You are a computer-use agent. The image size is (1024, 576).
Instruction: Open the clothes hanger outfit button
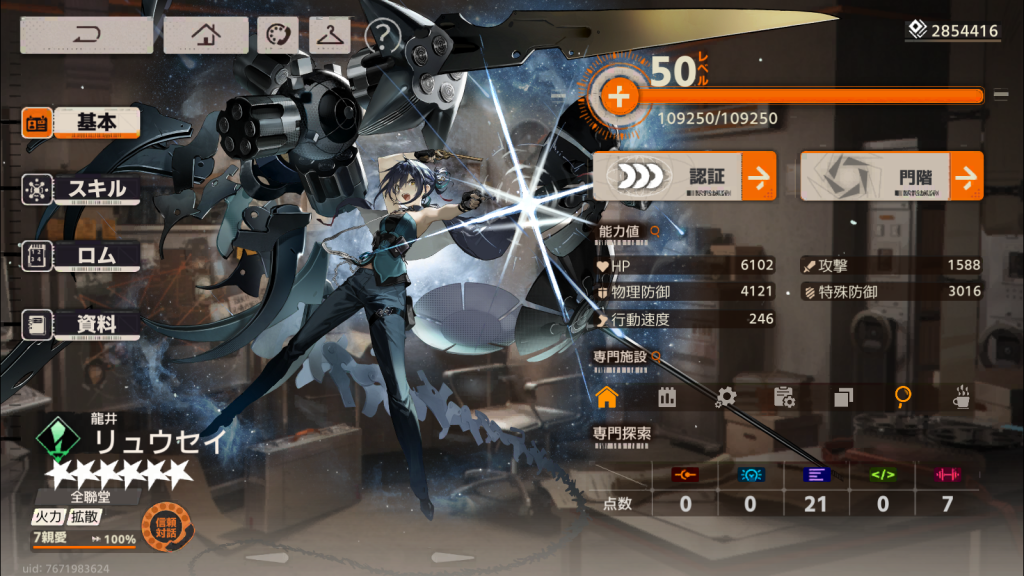click(329, 35)
